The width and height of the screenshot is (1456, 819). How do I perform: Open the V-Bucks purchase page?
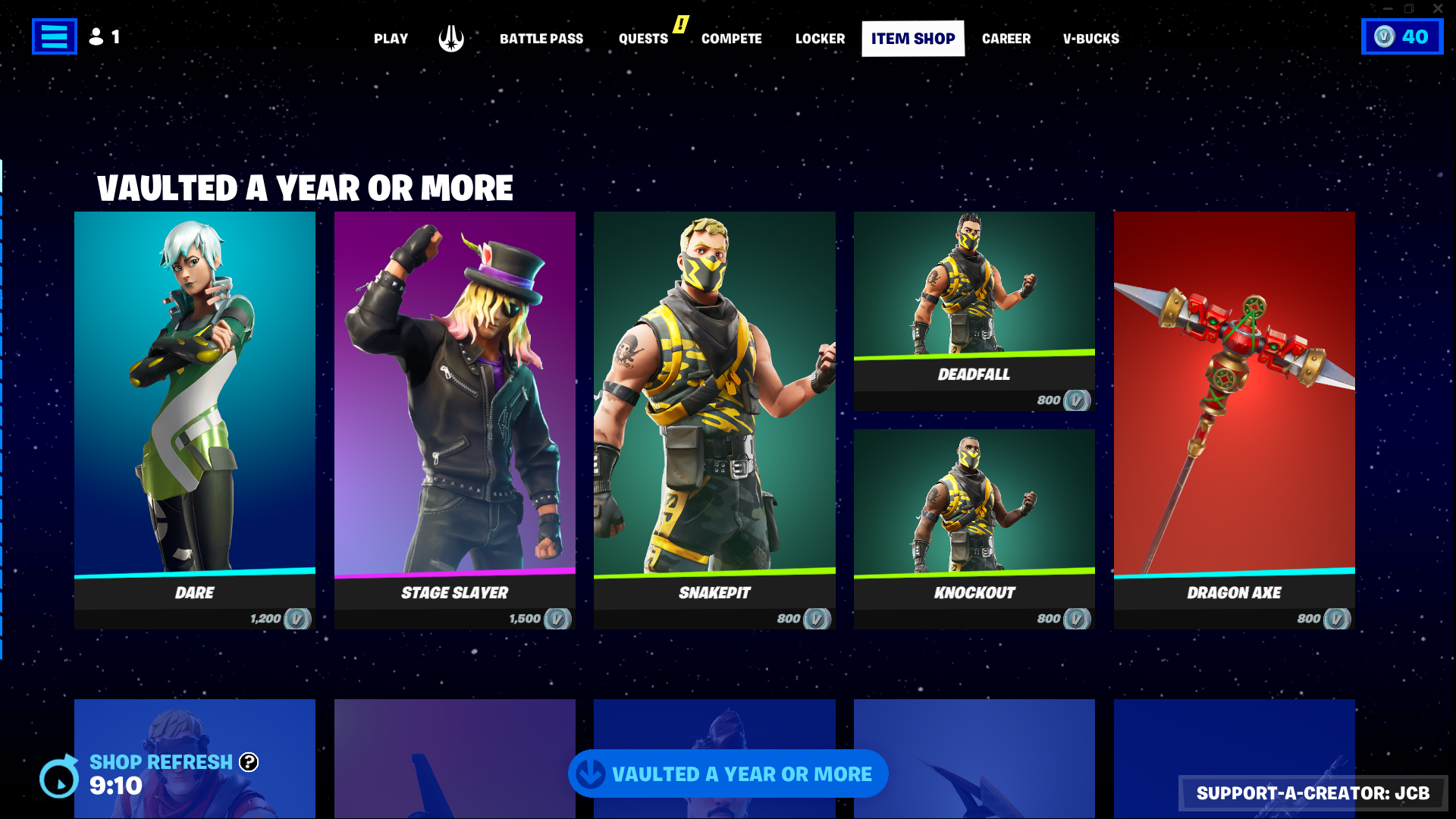[1090, 38]
